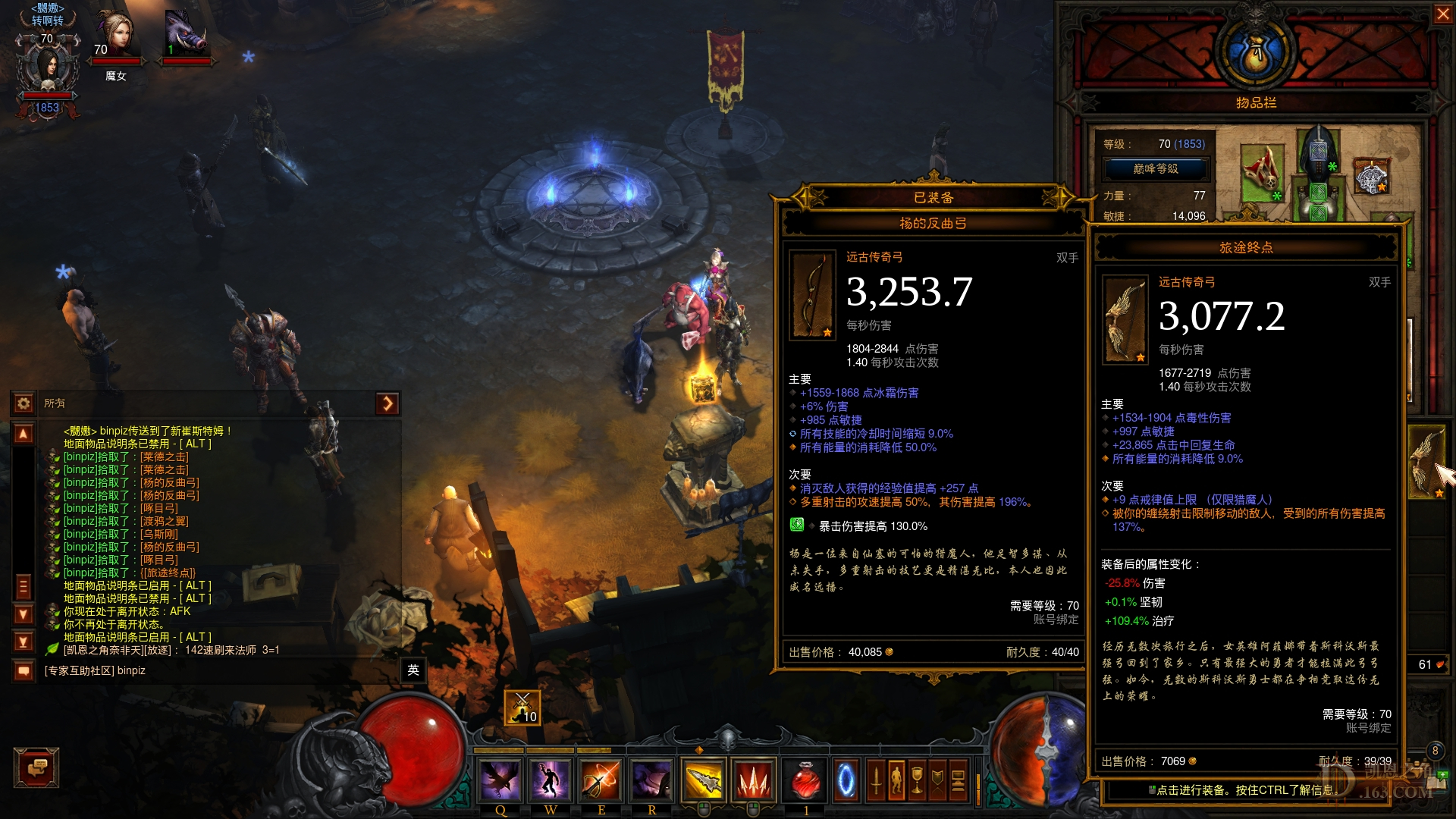The height and width of the screenshot is (819, 1456).
Task: Open the social chat bubble button
Action: click(x=36, y=768)
